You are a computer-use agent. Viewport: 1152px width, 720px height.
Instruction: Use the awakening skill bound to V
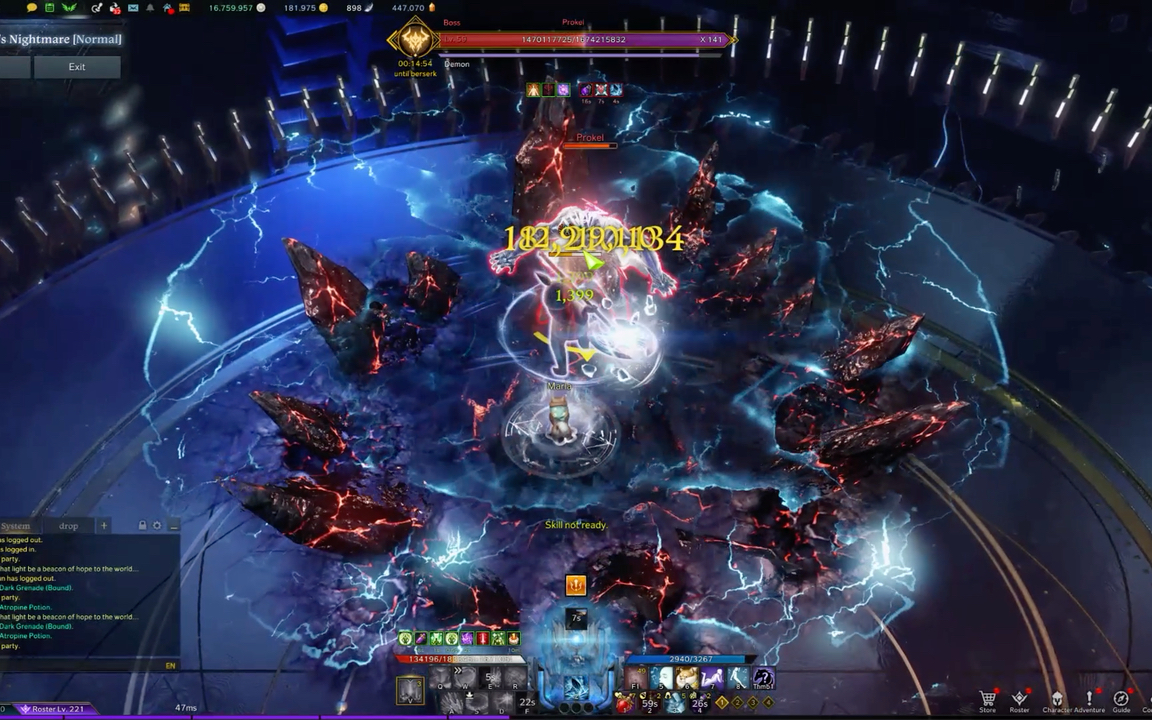coord(410,690)
